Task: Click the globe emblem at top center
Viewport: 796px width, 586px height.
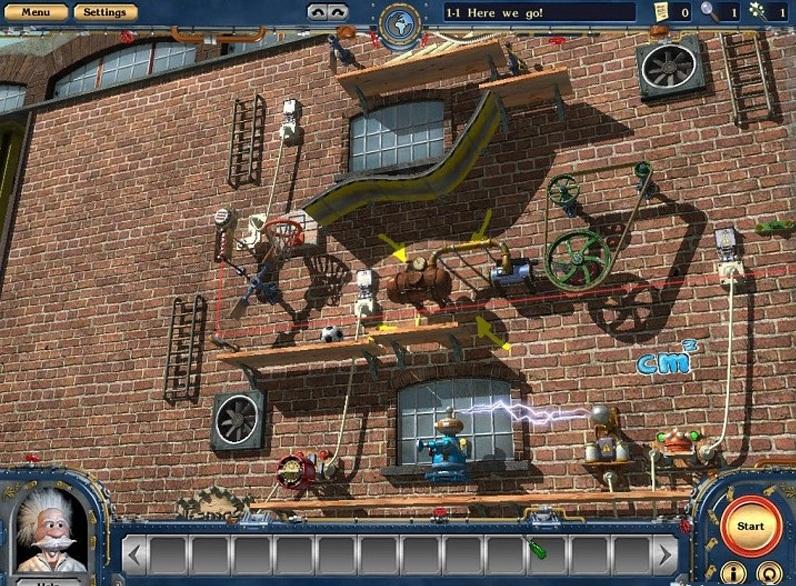Action: (398, 23)
